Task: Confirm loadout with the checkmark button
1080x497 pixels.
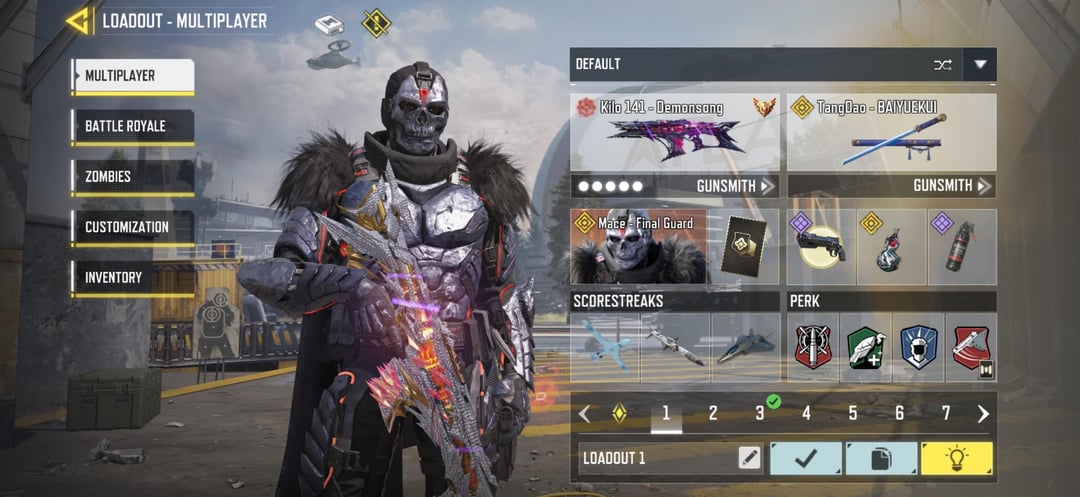Action: pyautogui.click(x=806, y=458)
